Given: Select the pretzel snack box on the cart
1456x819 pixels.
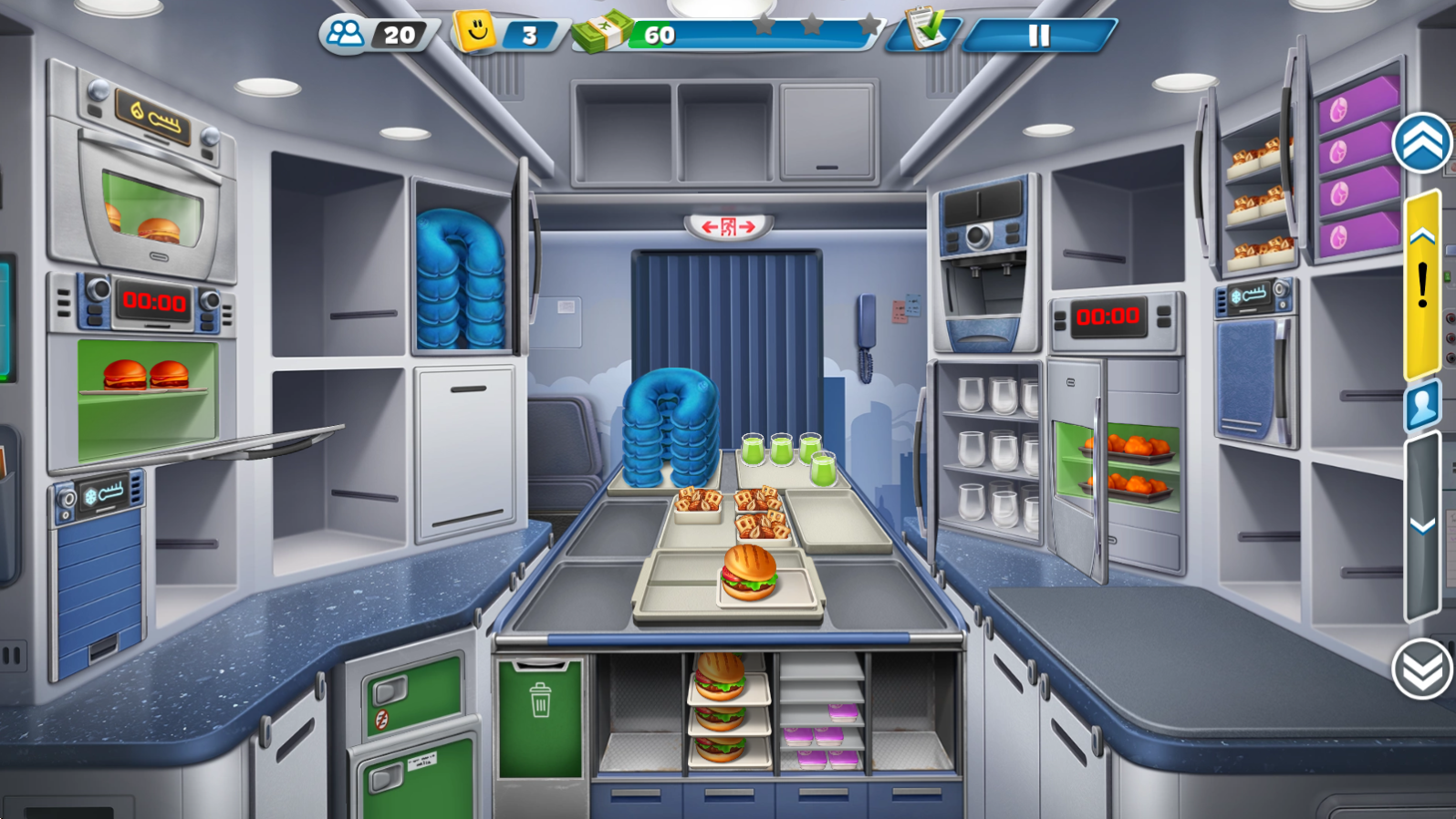Looking at the screenshot, I should pyautogui.click(x=698, y=503).
